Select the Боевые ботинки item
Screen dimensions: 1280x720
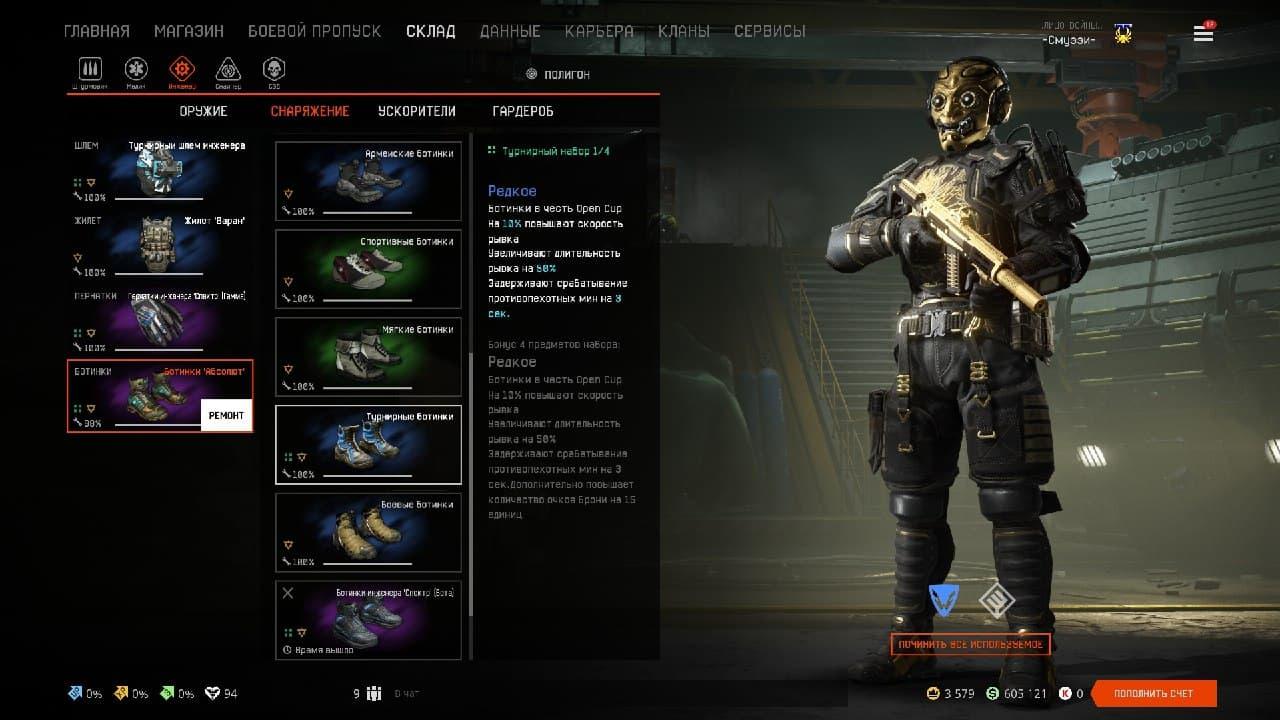pyautogui.click(x=368, y=532)
